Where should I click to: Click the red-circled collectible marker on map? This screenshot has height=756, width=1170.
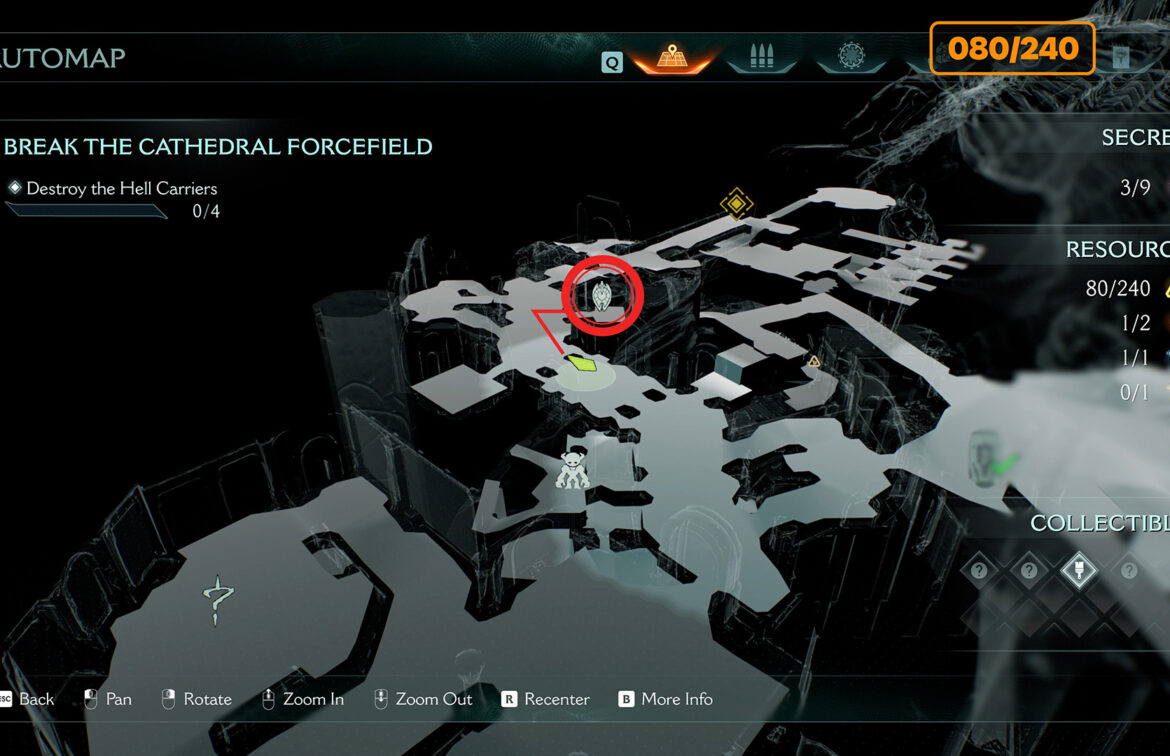pyautogui.click(x=601, y=295)
